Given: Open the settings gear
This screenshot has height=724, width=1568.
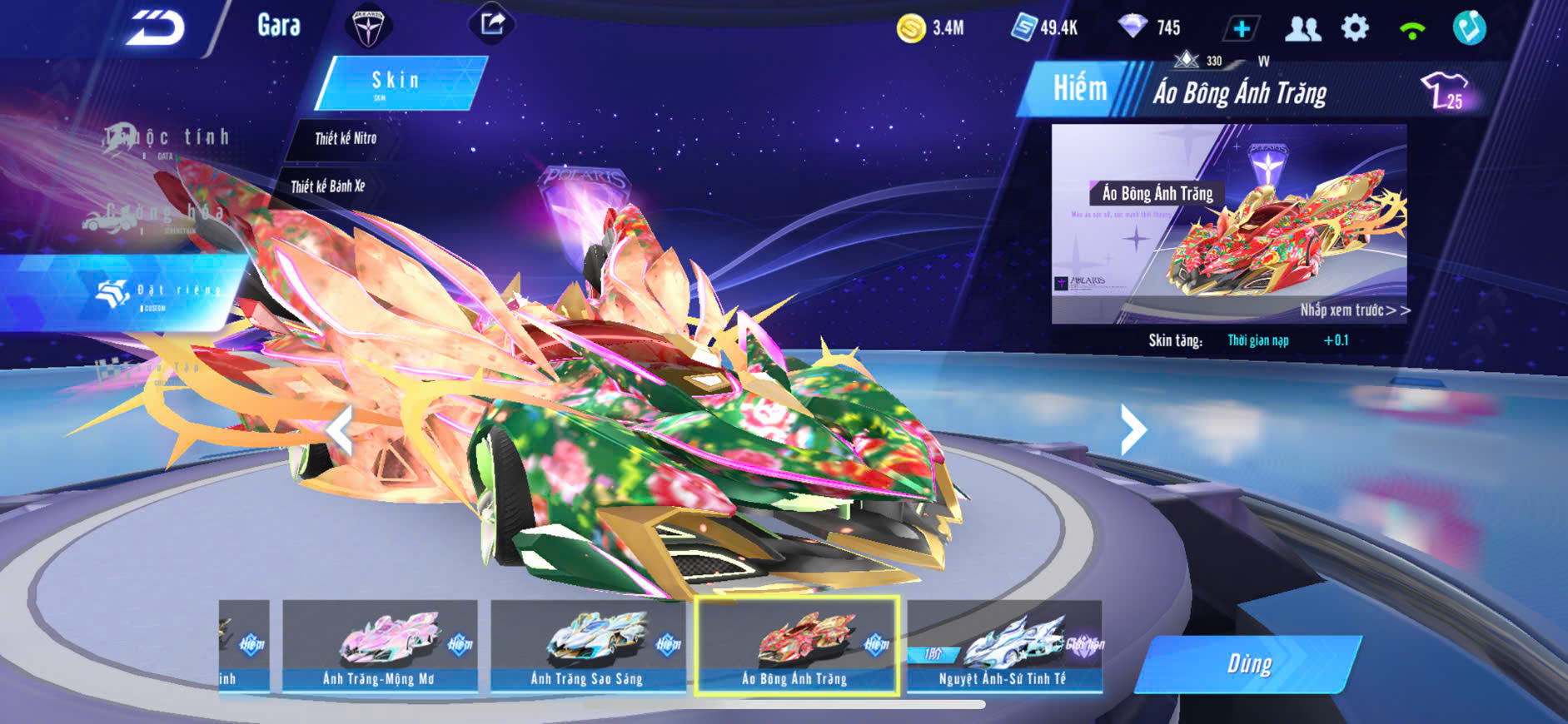Looking at the screenshot, I should click(1355, 28).
